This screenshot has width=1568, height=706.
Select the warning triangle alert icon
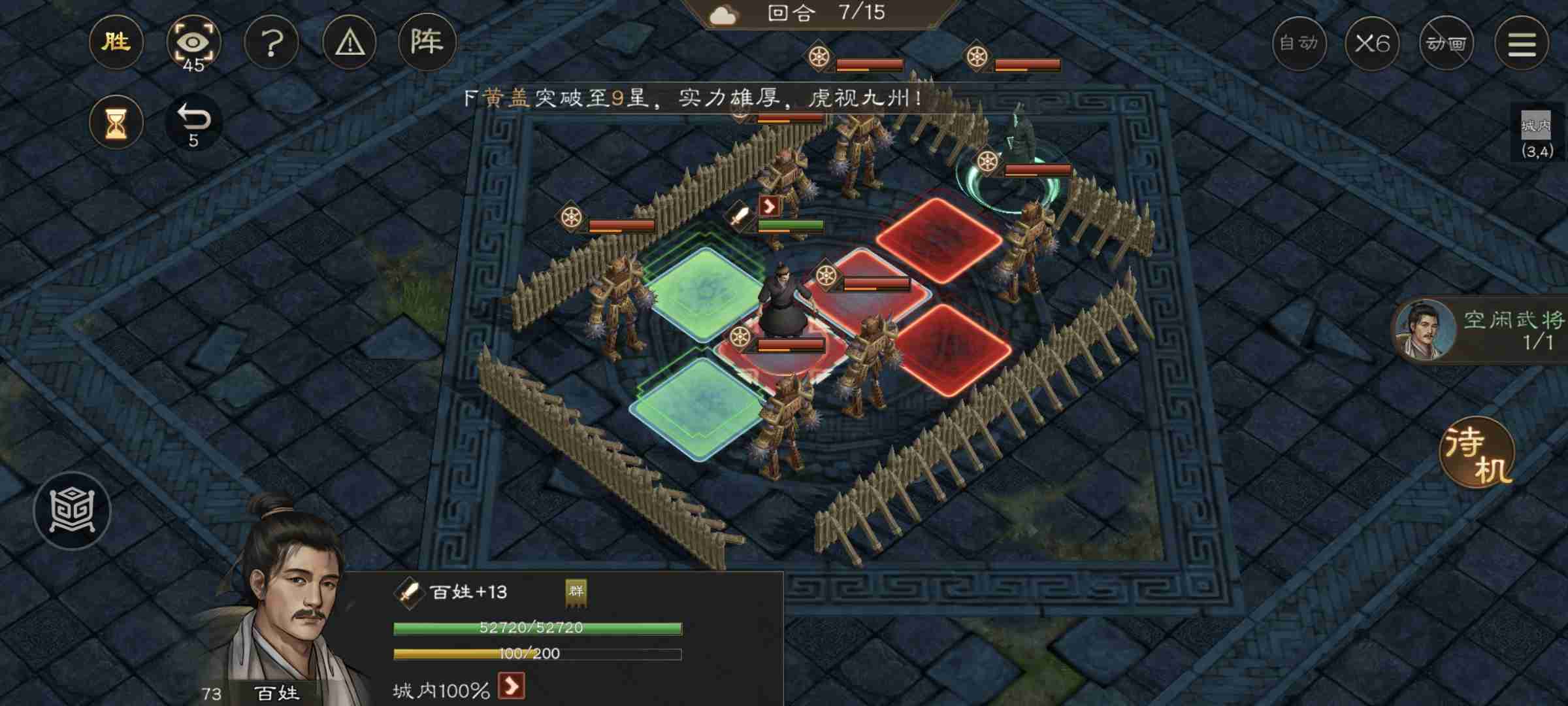(350, 42)
